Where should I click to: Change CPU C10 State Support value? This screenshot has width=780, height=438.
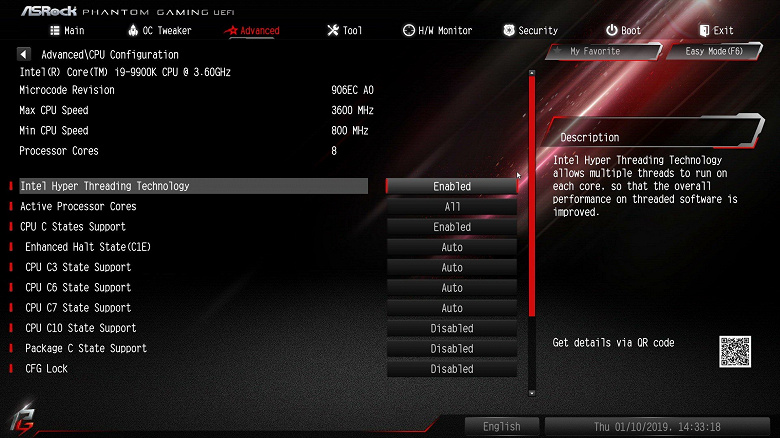tap(452, 328)
